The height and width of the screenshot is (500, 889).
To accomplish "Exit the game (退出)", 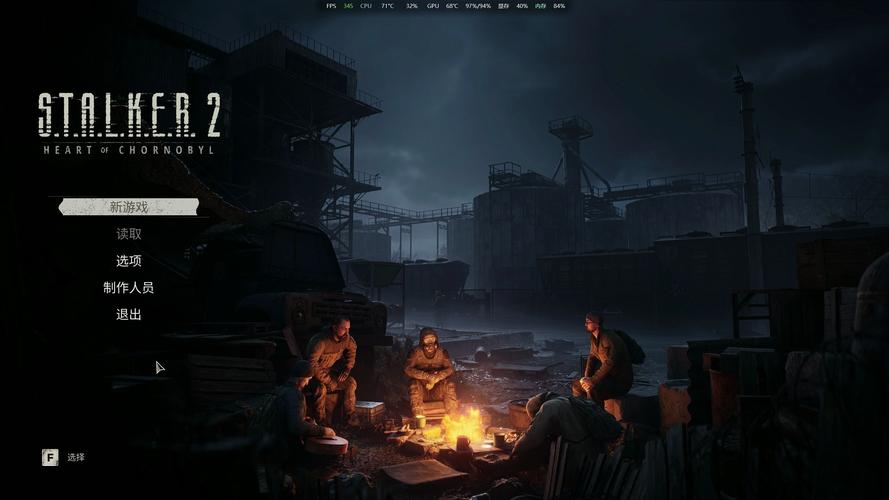I will 129,315.
